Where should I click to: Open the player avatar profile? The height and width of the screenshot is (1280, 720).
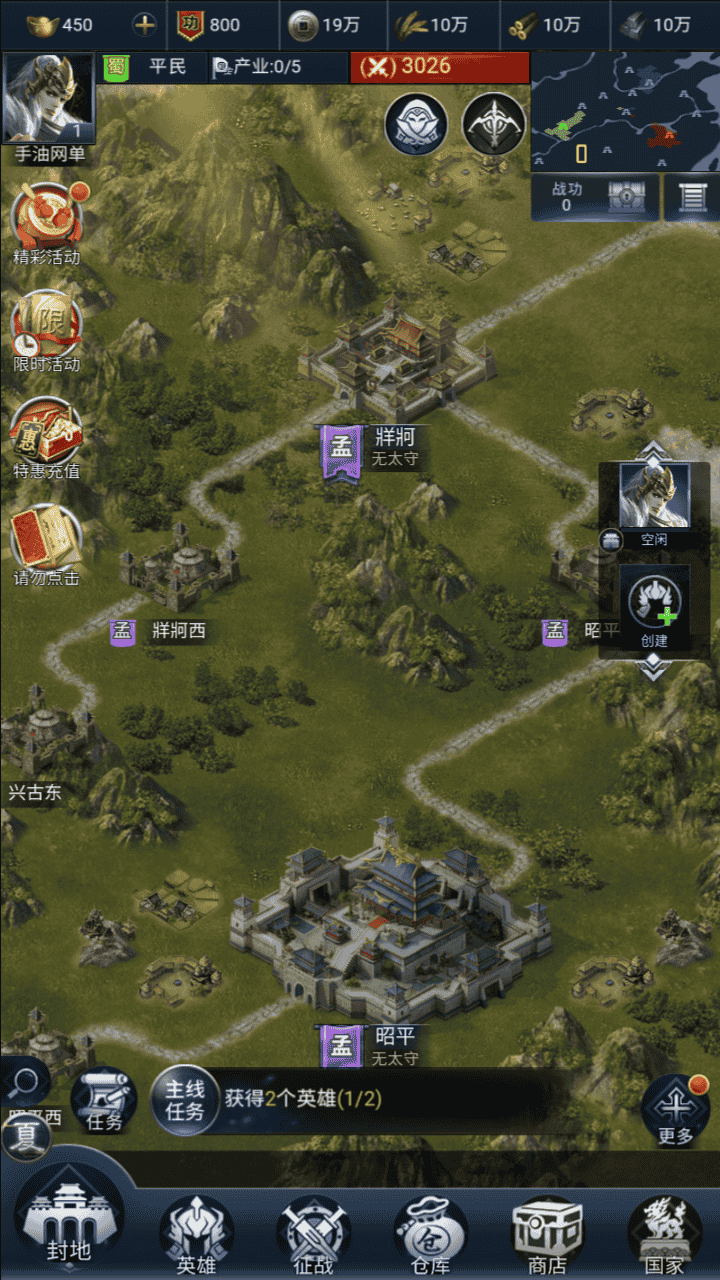pos(48,99)
